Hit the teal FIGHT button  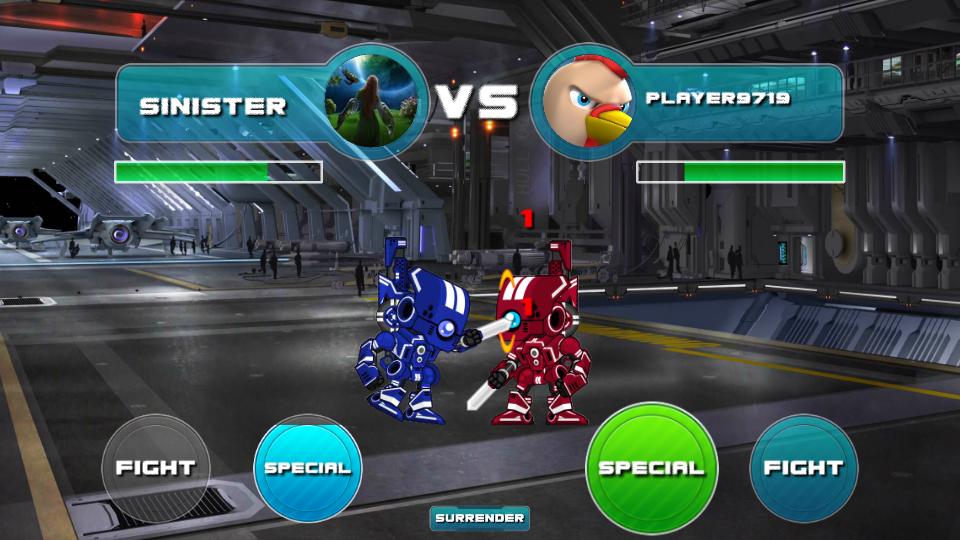point(803,468)
